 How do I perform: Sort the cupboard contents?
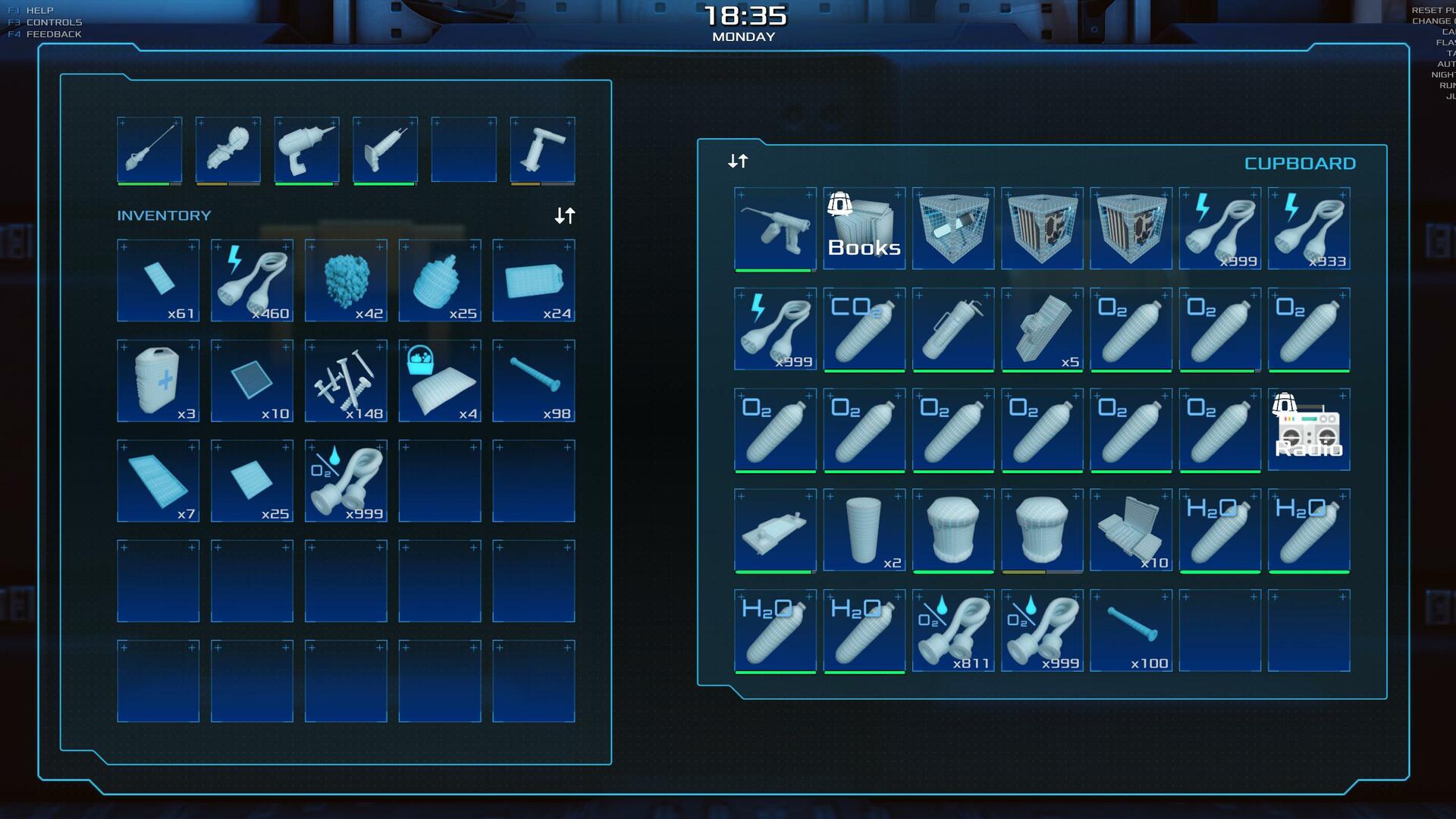point(738,162)
